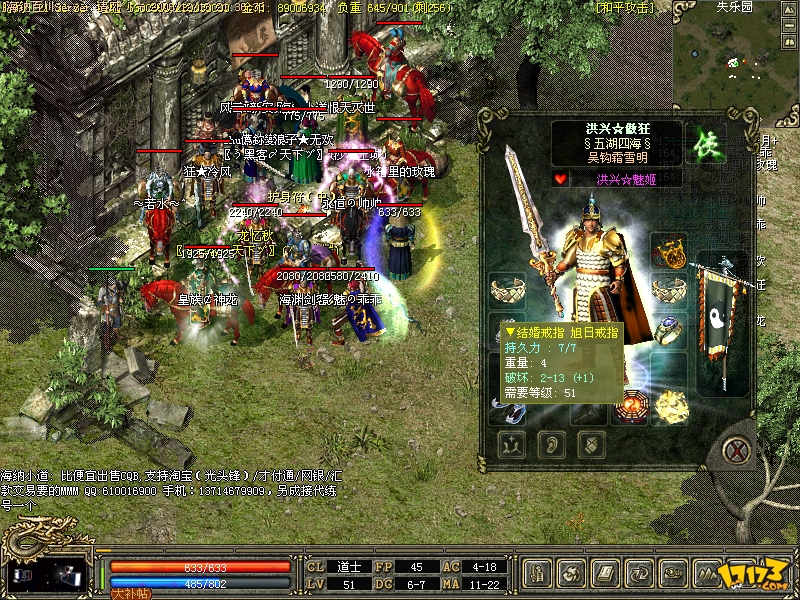The width and height of the screenshot is (800, 600).
Task: Open the book icon button on bottom bar
Action: tap(605, 574)
